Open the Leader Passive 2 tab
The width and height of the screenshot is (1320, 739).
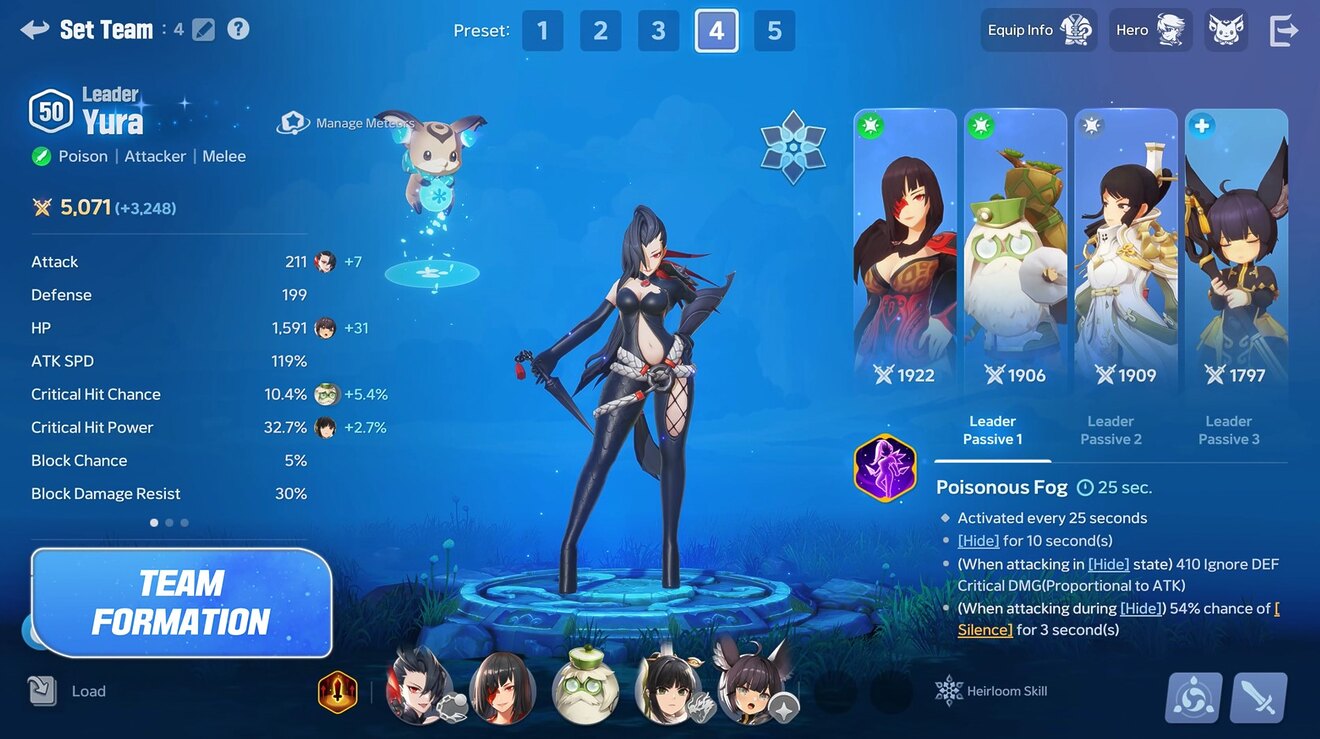coord(1110,430)
